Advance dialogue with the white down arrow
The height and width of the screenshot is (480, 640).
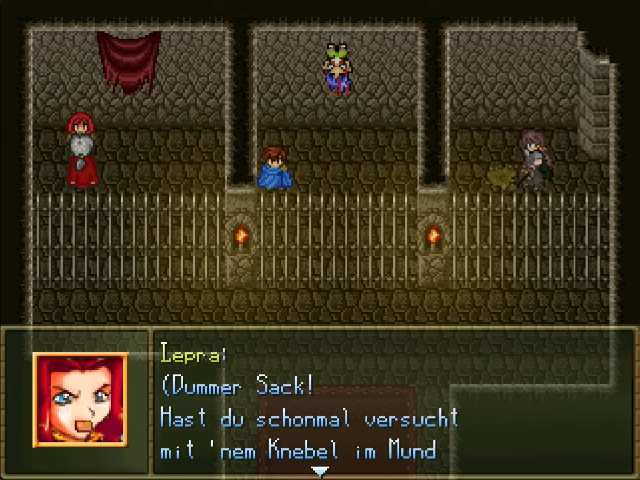pyautogui.click(x=320, y=470)
